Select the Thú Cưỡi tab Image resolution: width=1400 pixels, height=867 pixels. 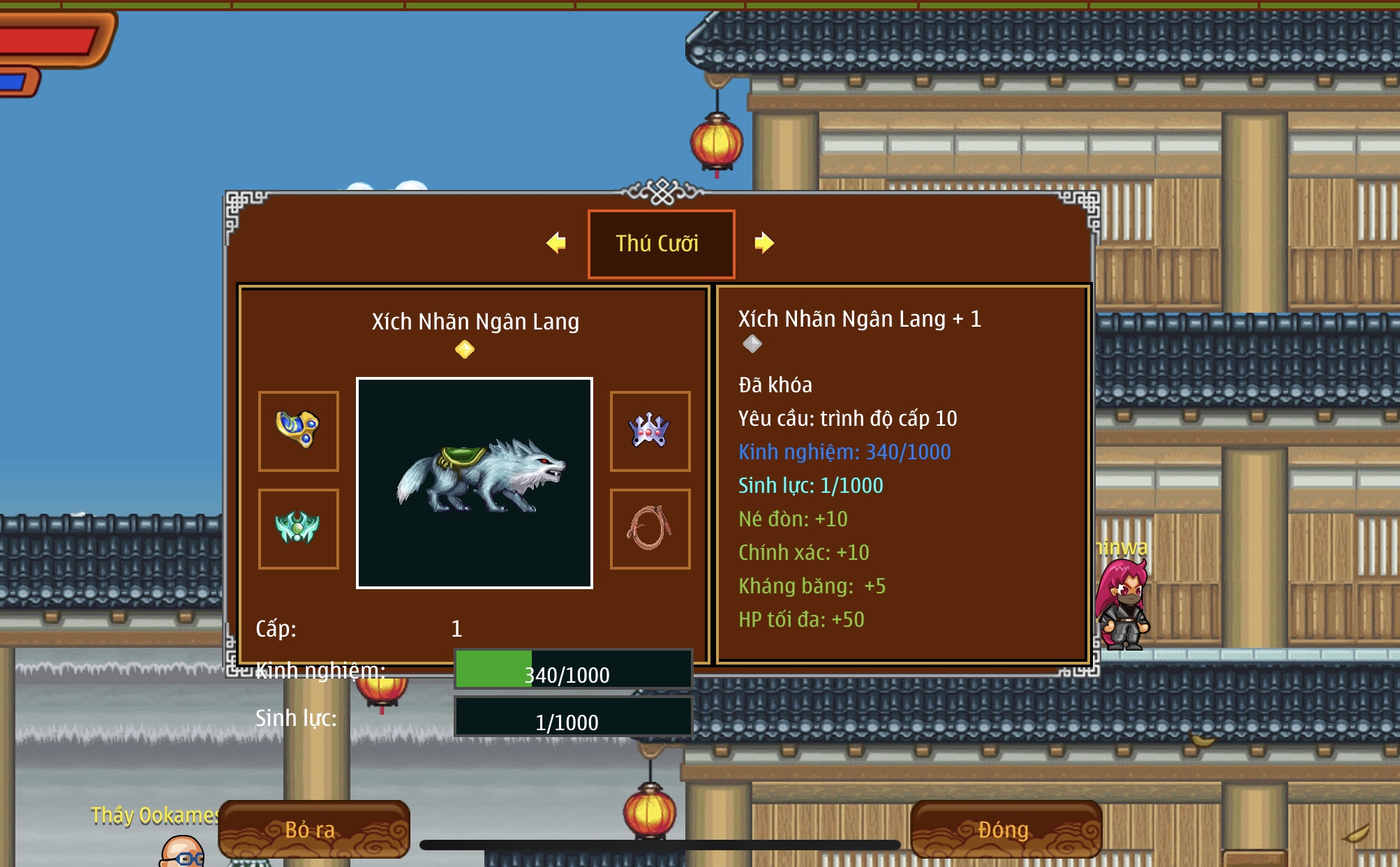tap(660, 244)
